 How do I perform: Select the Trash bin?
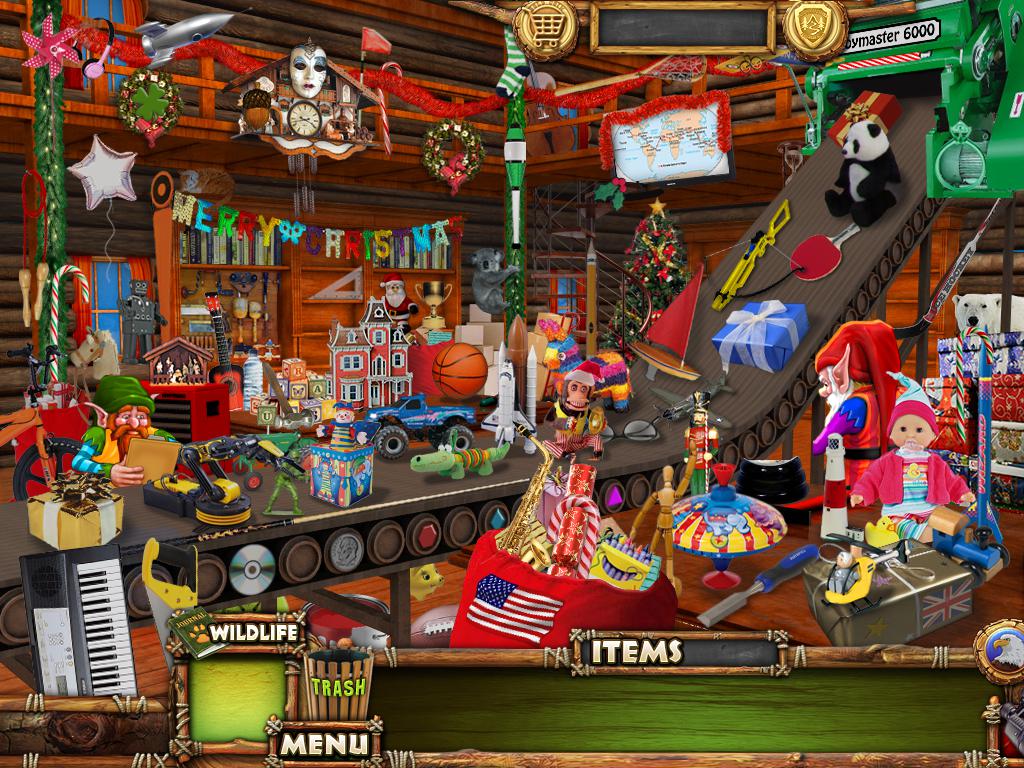click(337, 685)
